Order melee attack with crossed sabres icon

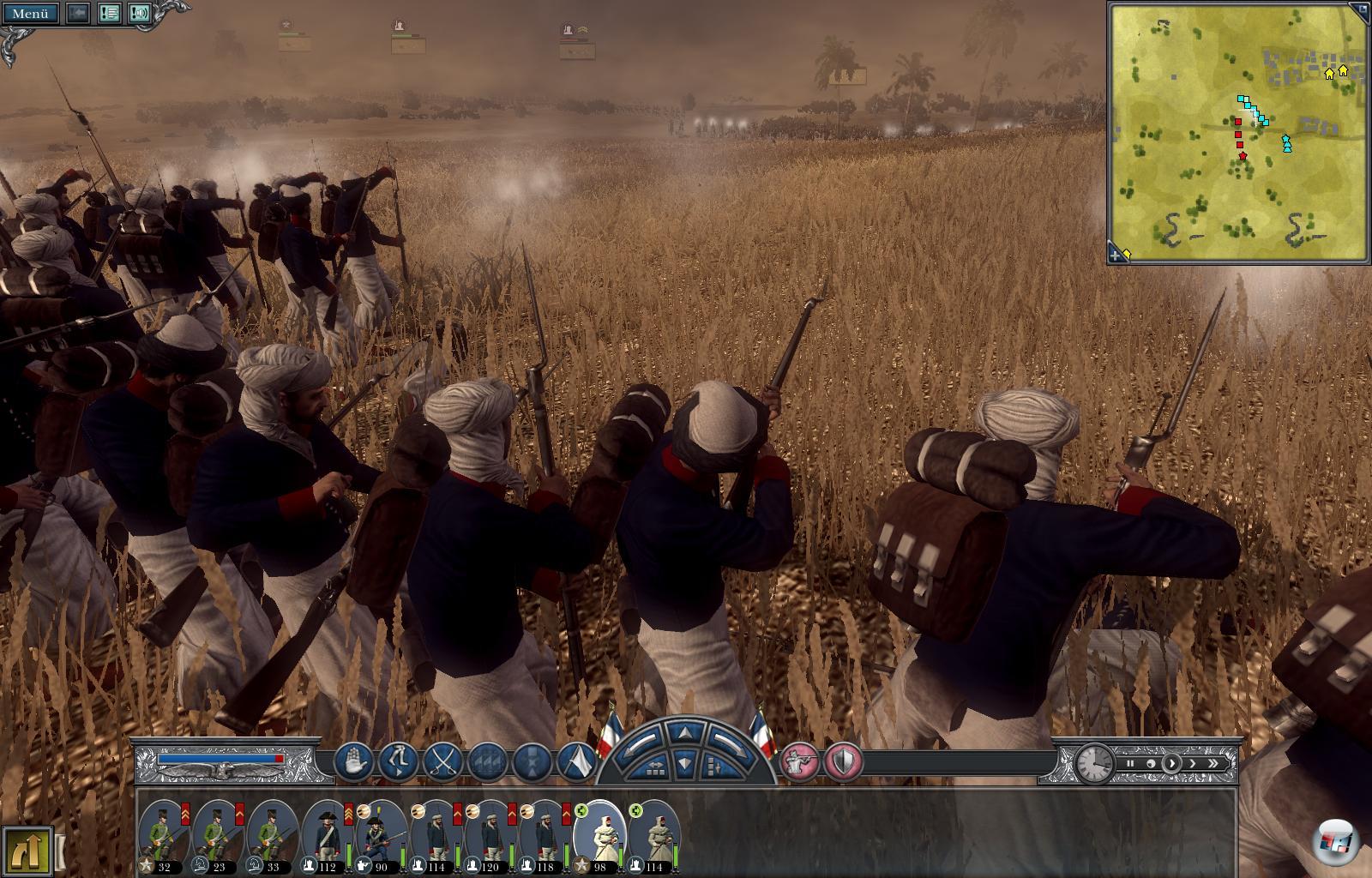click(x=442, y=761)
